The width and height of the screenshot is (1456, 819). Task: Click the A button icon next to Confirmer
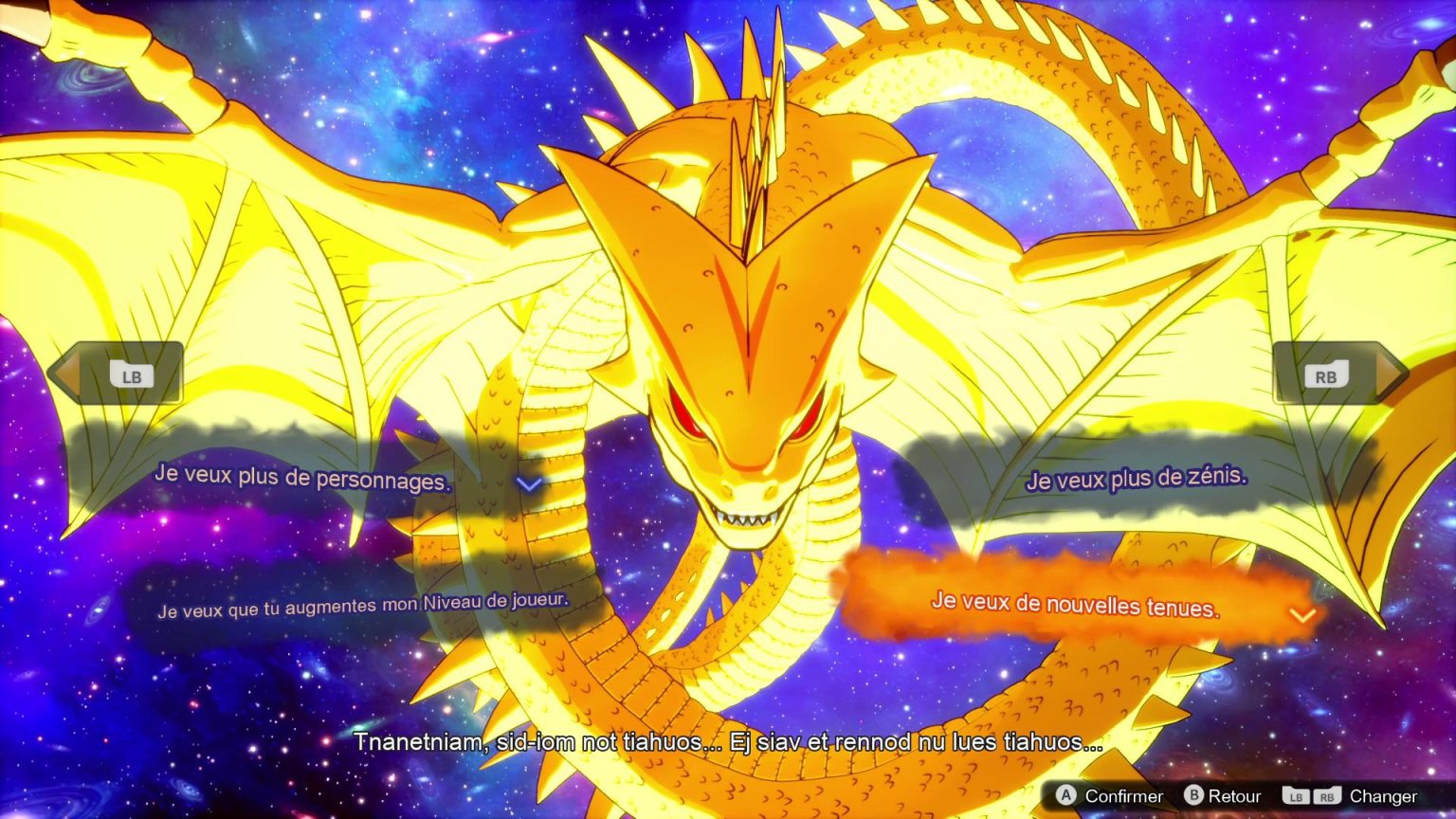[x=1066, y=796]
